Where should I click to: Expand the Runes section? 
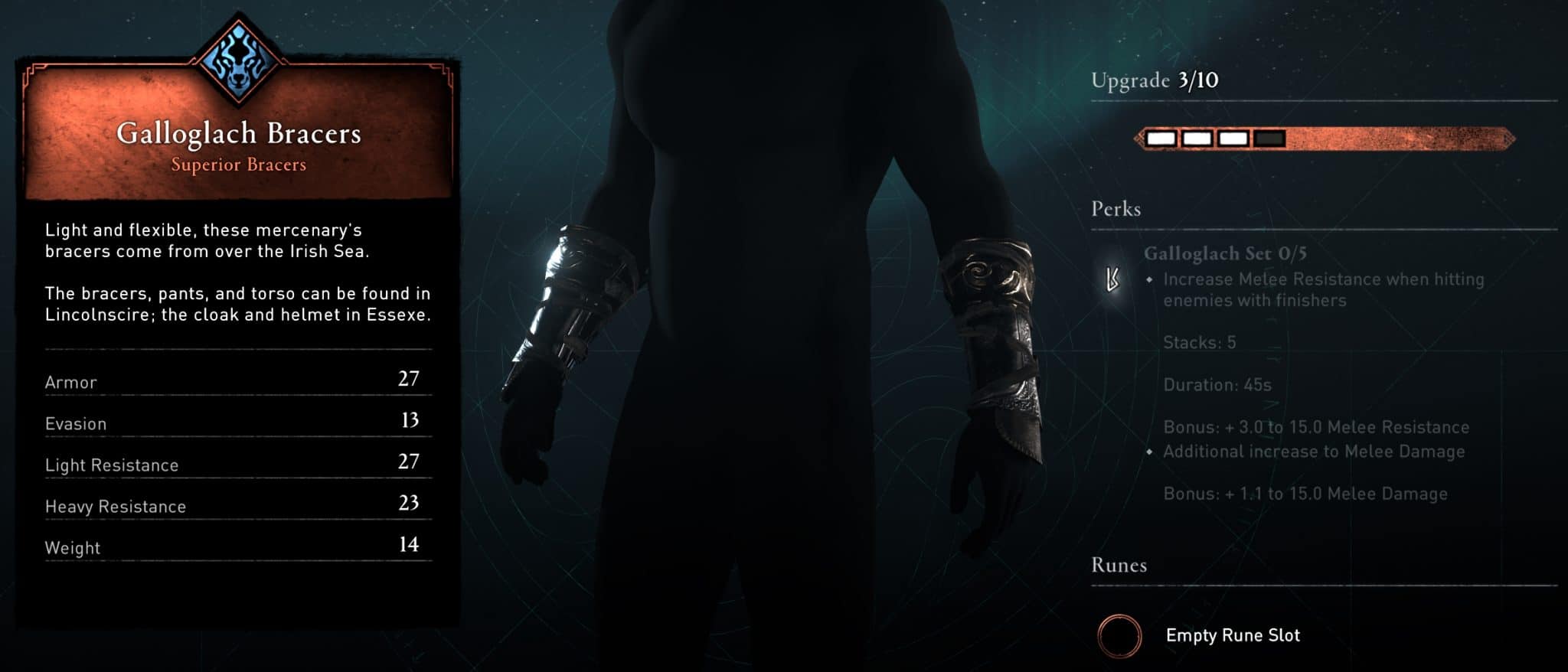point(1117,566)
